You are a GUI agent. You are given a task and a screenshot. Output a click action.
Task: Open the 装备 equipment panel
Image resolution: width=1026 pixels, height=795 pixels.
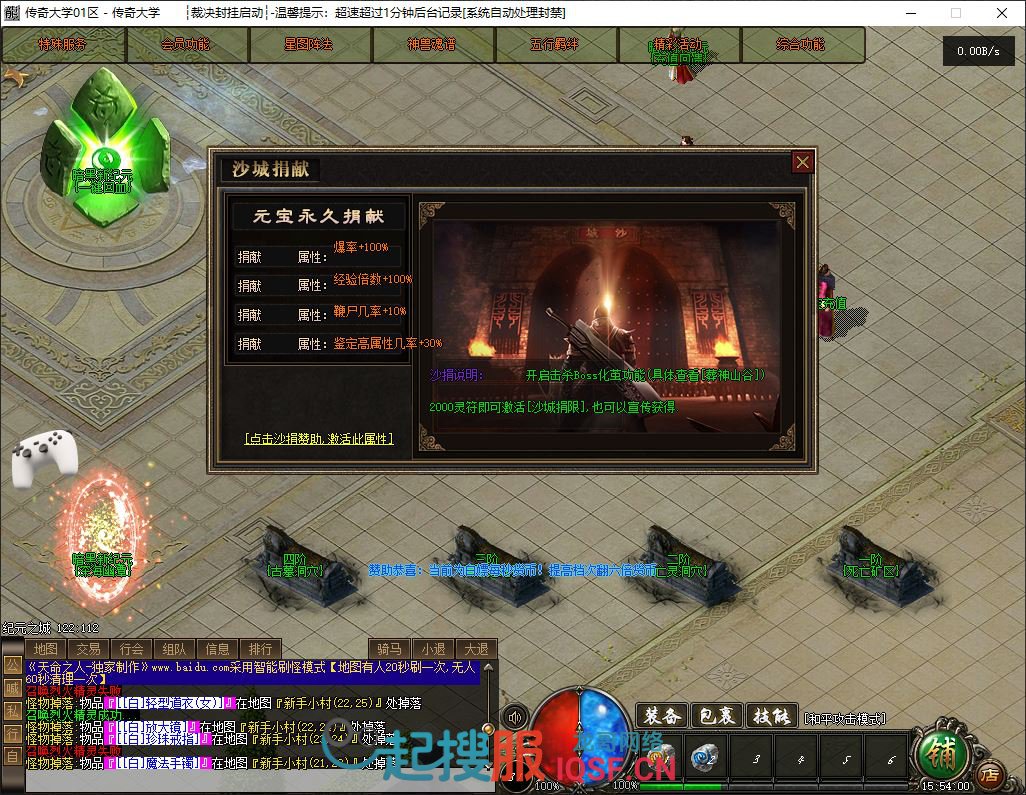662,716
